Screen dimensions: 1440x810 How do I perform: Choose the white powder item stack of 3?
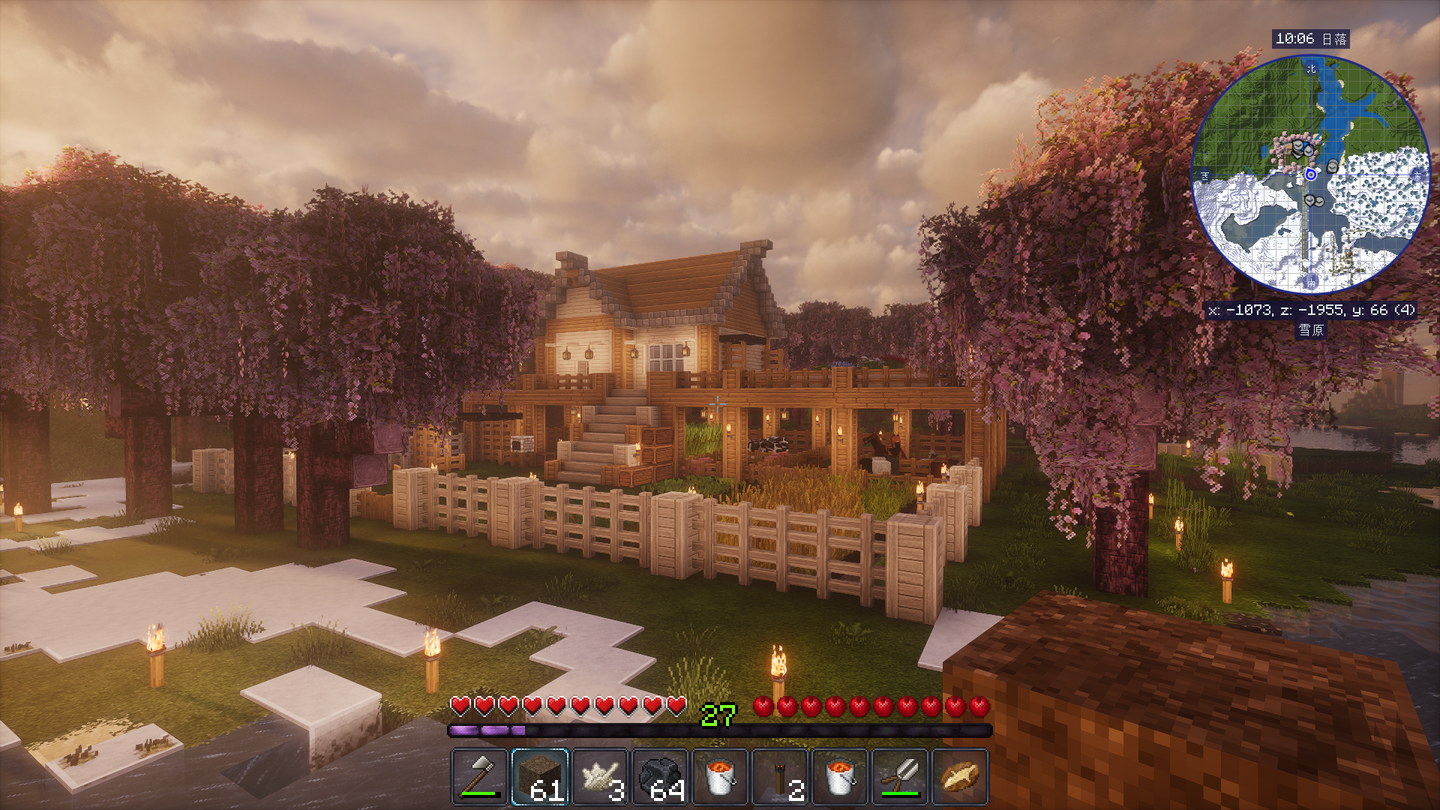point(600,776)
